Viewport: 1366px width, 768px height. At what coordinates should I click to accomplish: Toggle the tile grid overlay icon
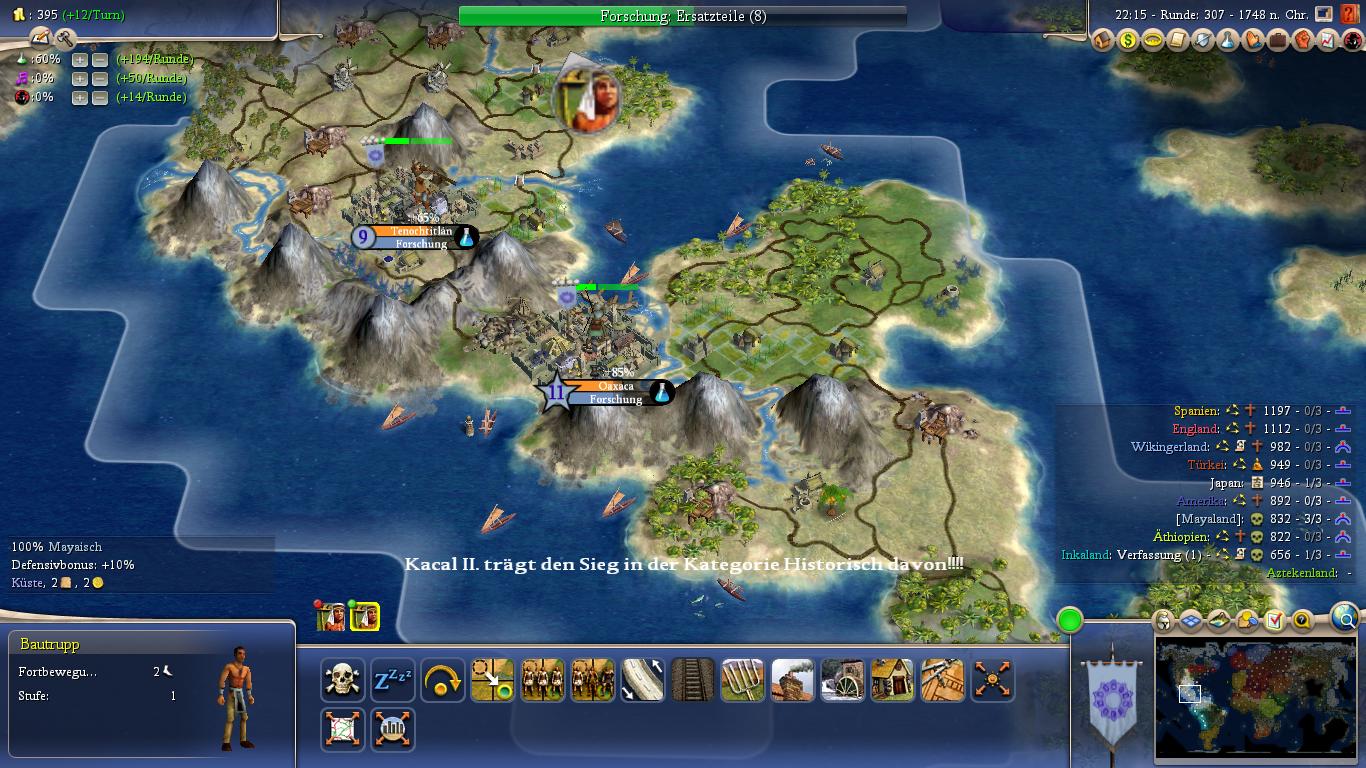pos(1190,621)
